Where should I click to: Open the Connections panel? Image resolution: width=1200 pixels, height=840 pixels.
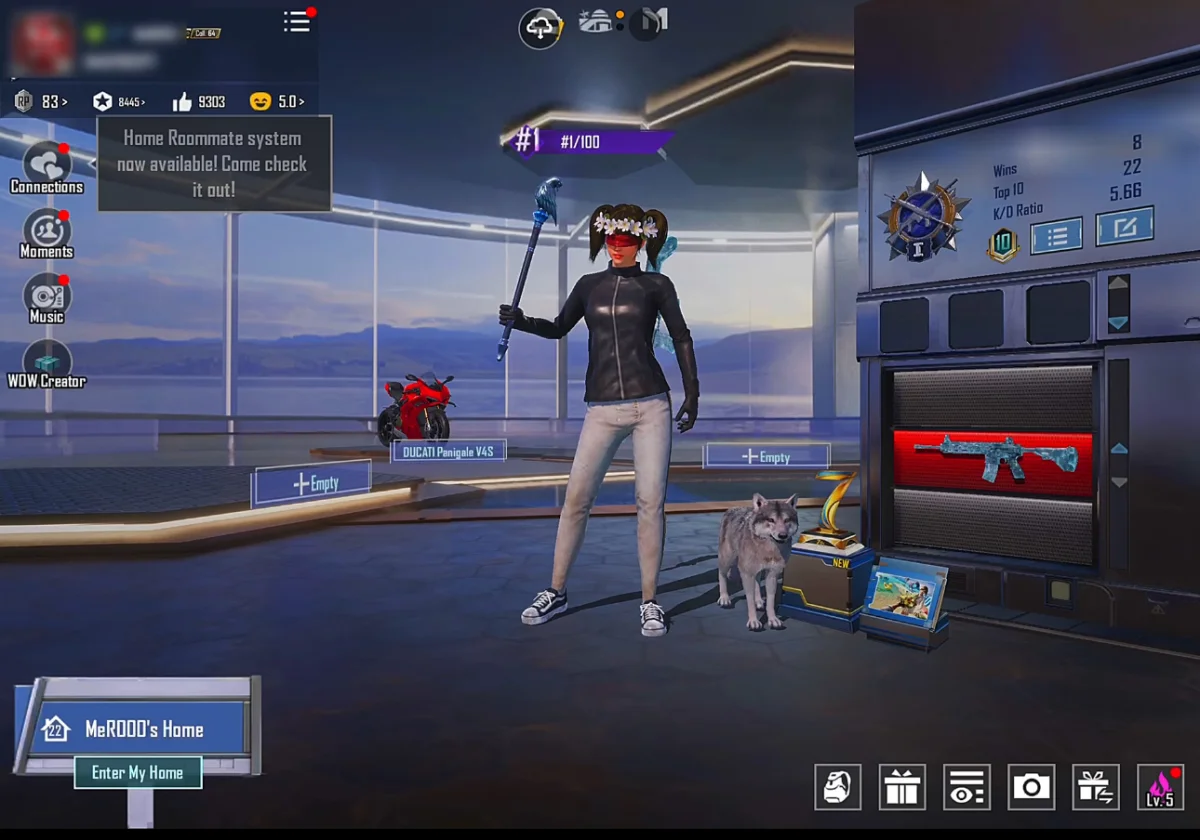(x=46, y=166)
